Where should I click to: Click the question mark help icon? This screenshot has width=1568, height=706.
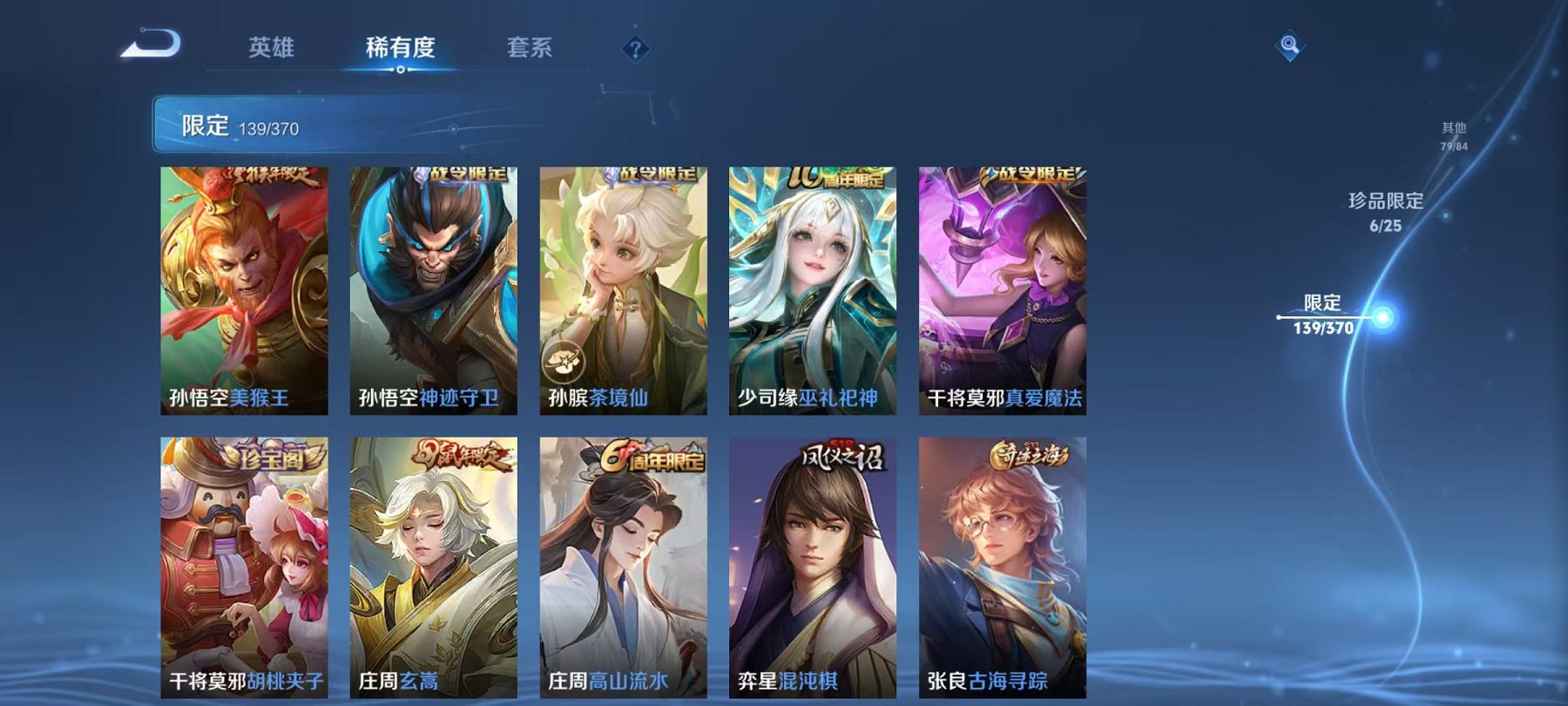coord(635,49)
